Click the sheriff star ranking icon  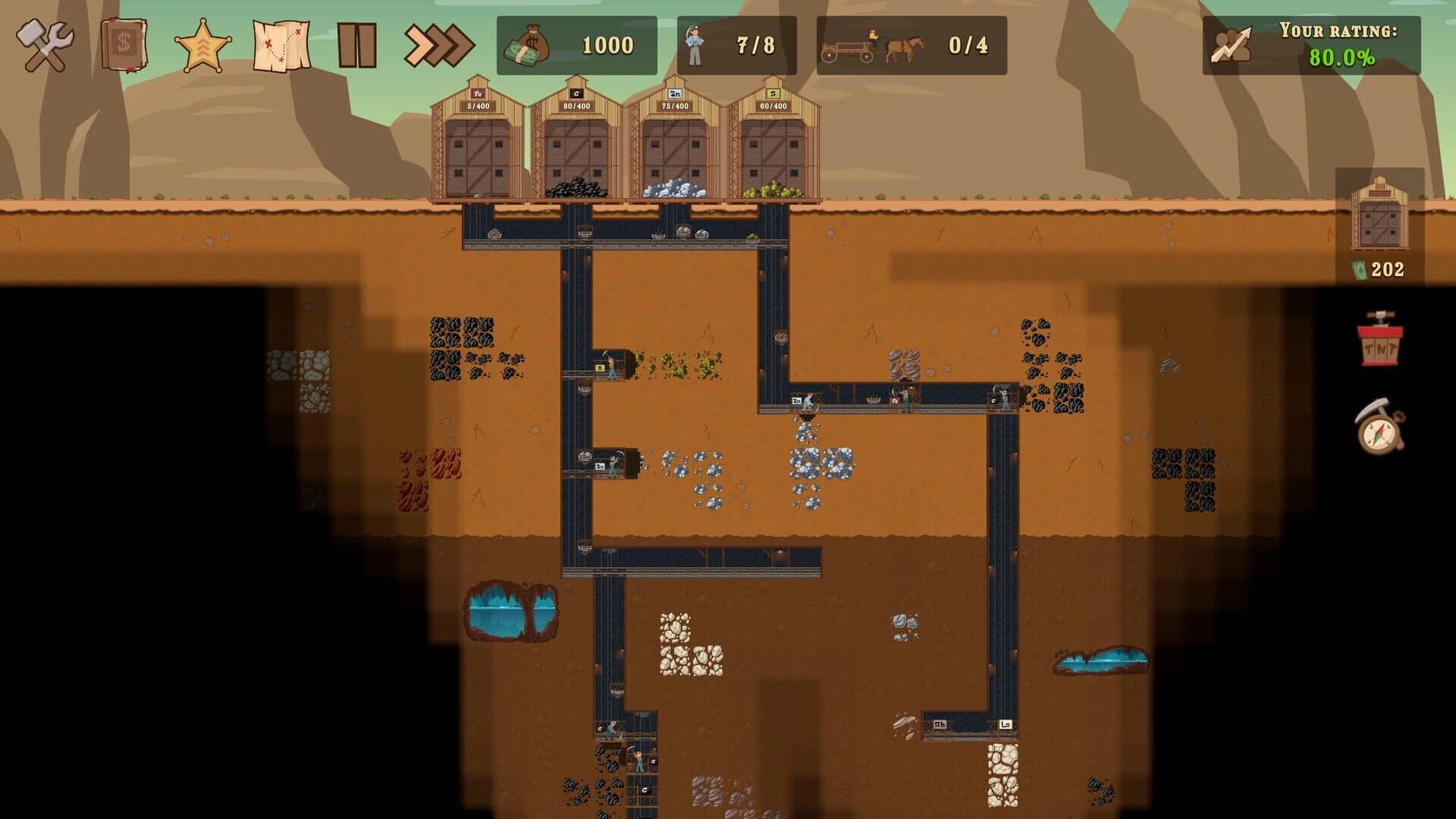point(203,44)
